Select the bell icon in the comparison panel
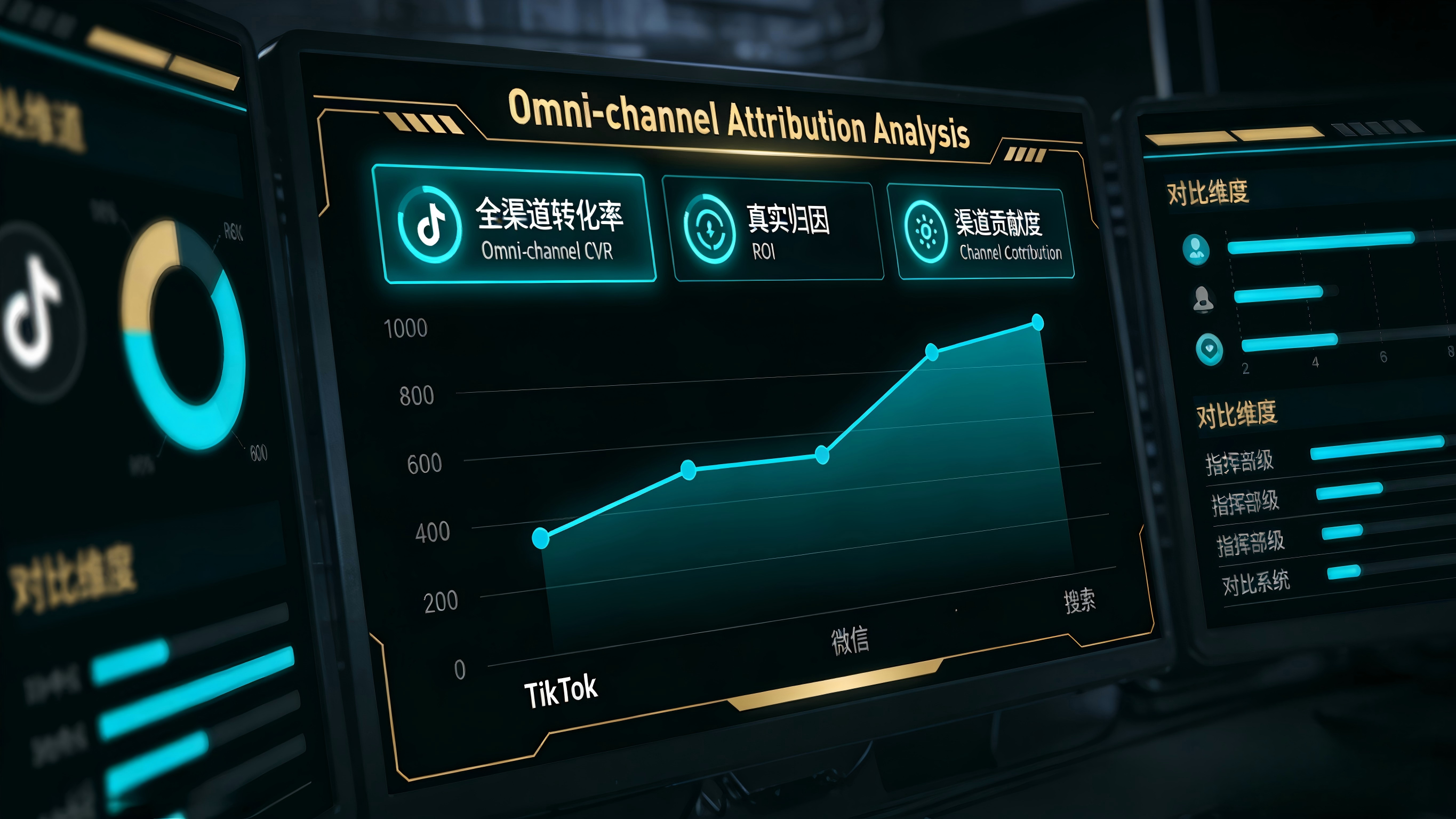Screen dimensions: 1456x819 tap(1203, 299)
